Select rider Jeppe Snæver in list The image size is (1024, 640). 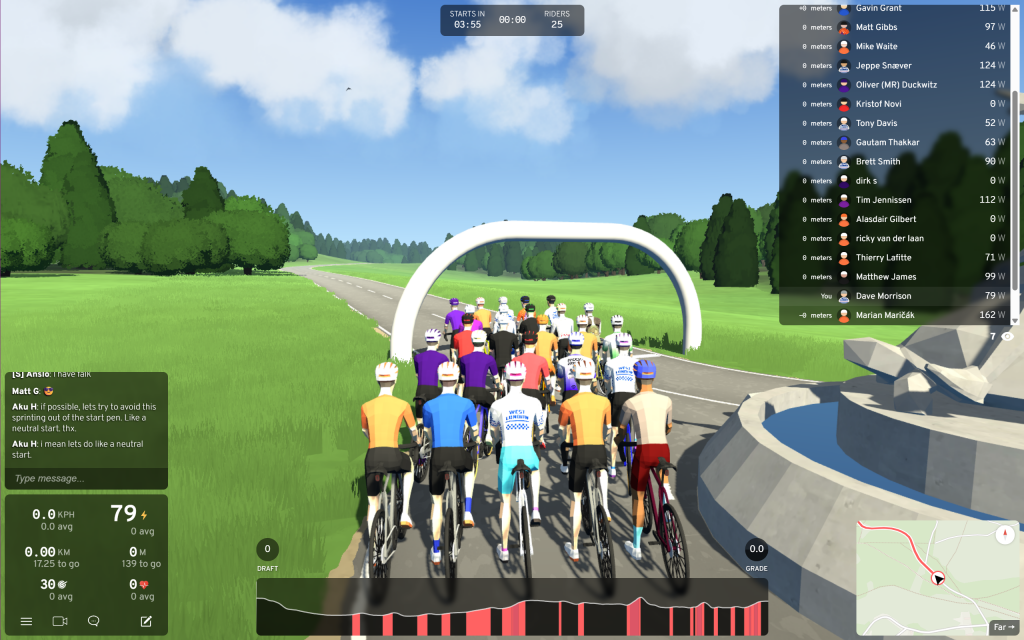[x=900, y=66]
